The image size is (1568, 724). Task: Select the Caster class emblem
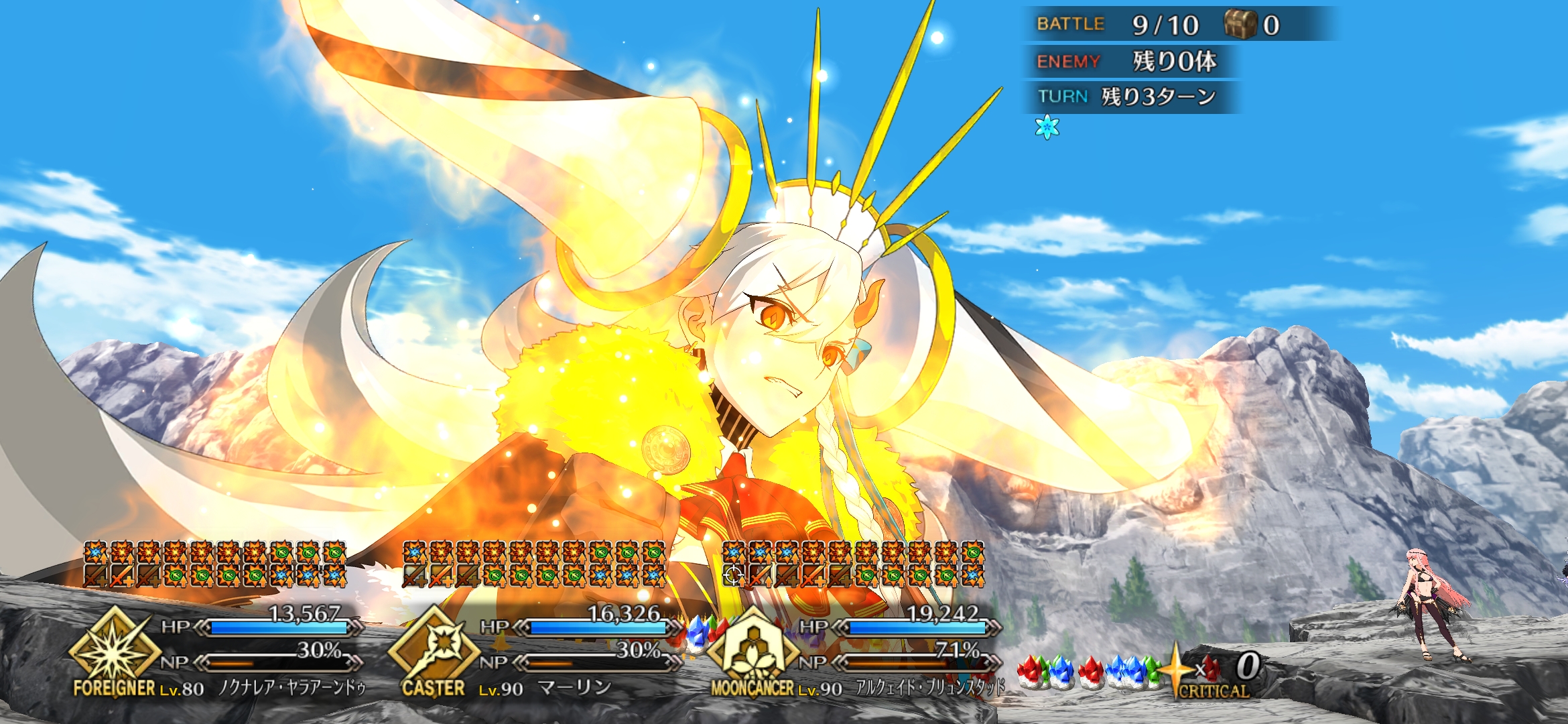[x=434, y=647]
